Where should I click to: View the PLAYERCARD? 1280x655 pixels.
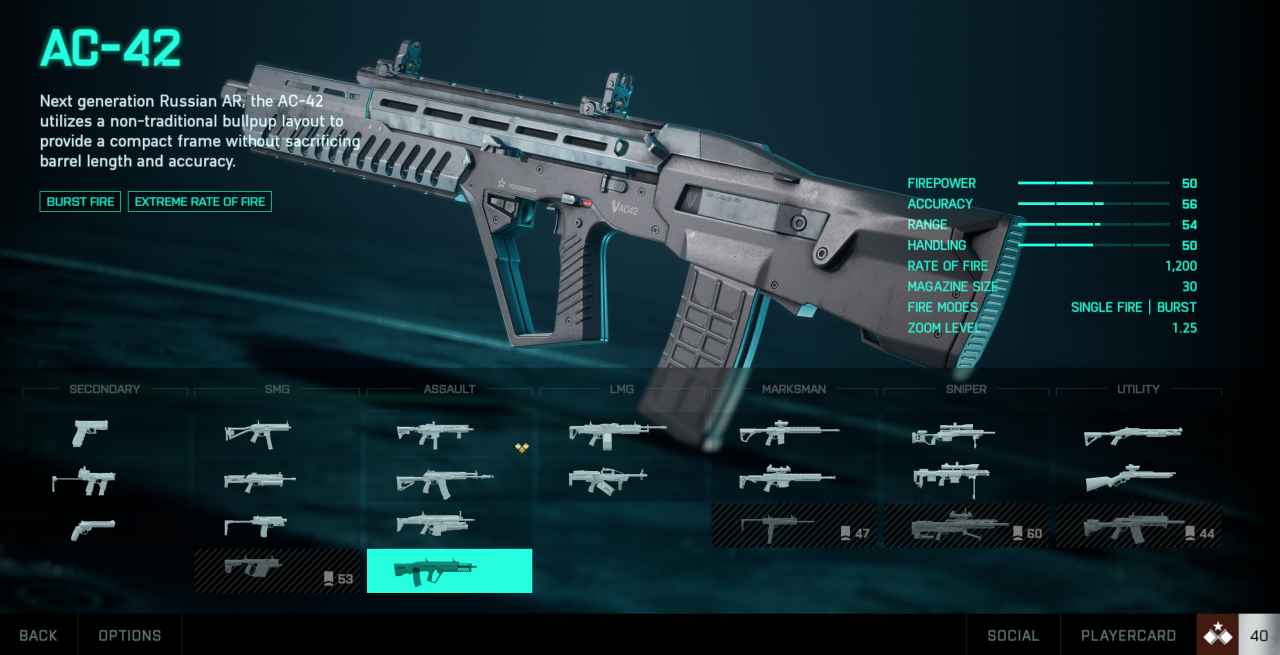coord(1128,635)
